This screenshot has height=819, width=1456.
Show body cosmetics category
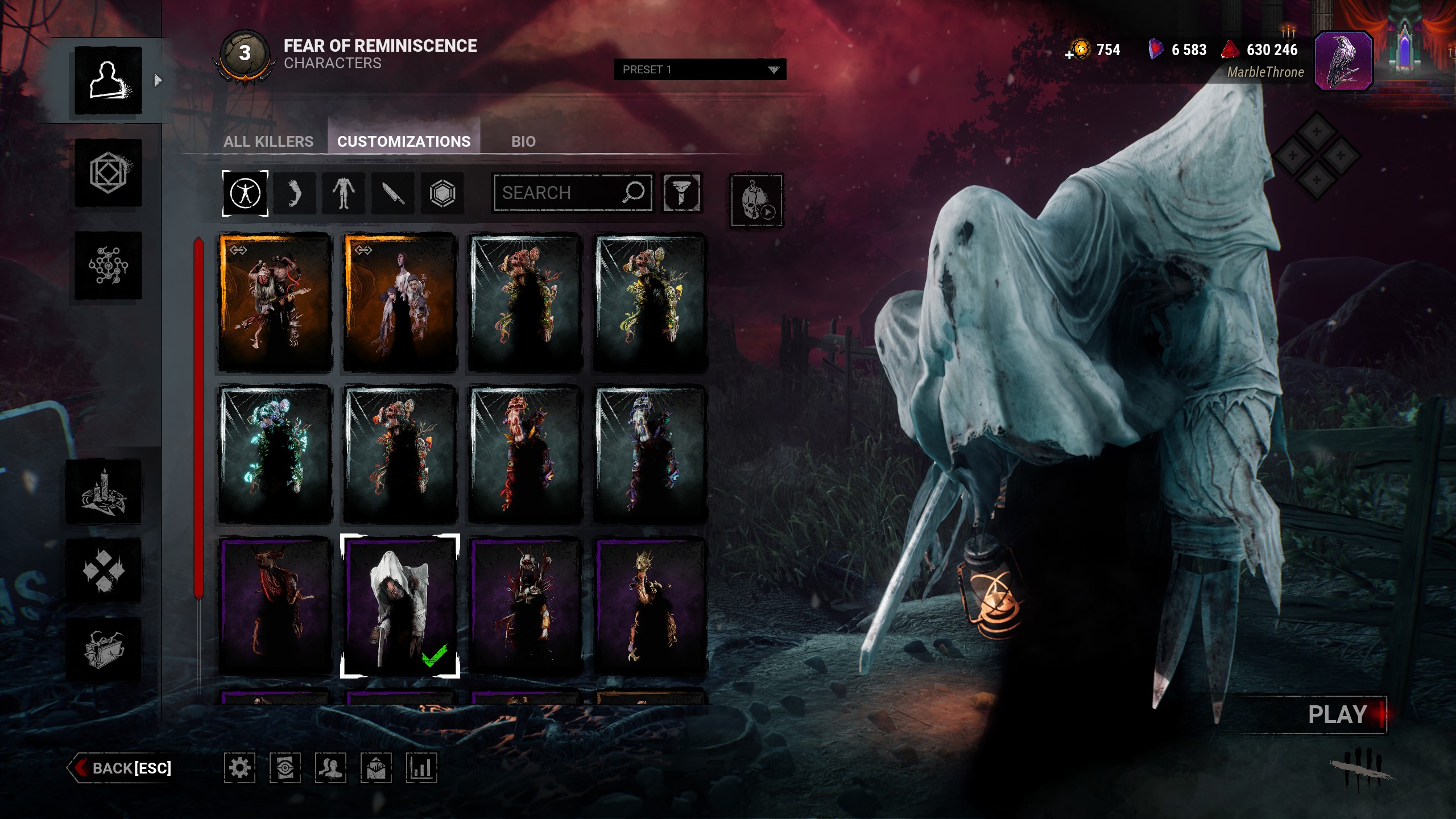coord(344,193)
